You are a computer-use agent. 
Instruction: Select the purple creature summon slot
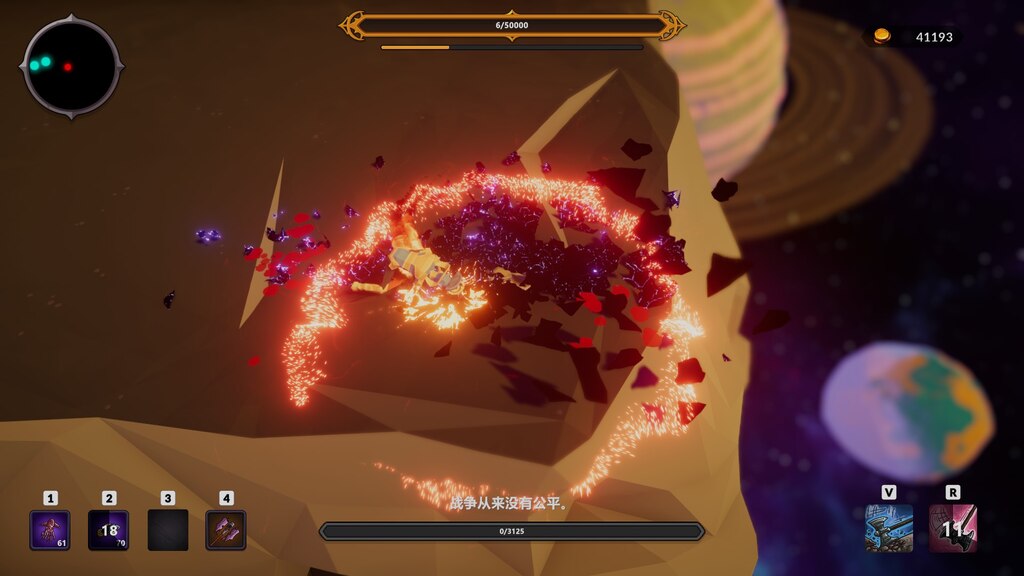point(50,530)
